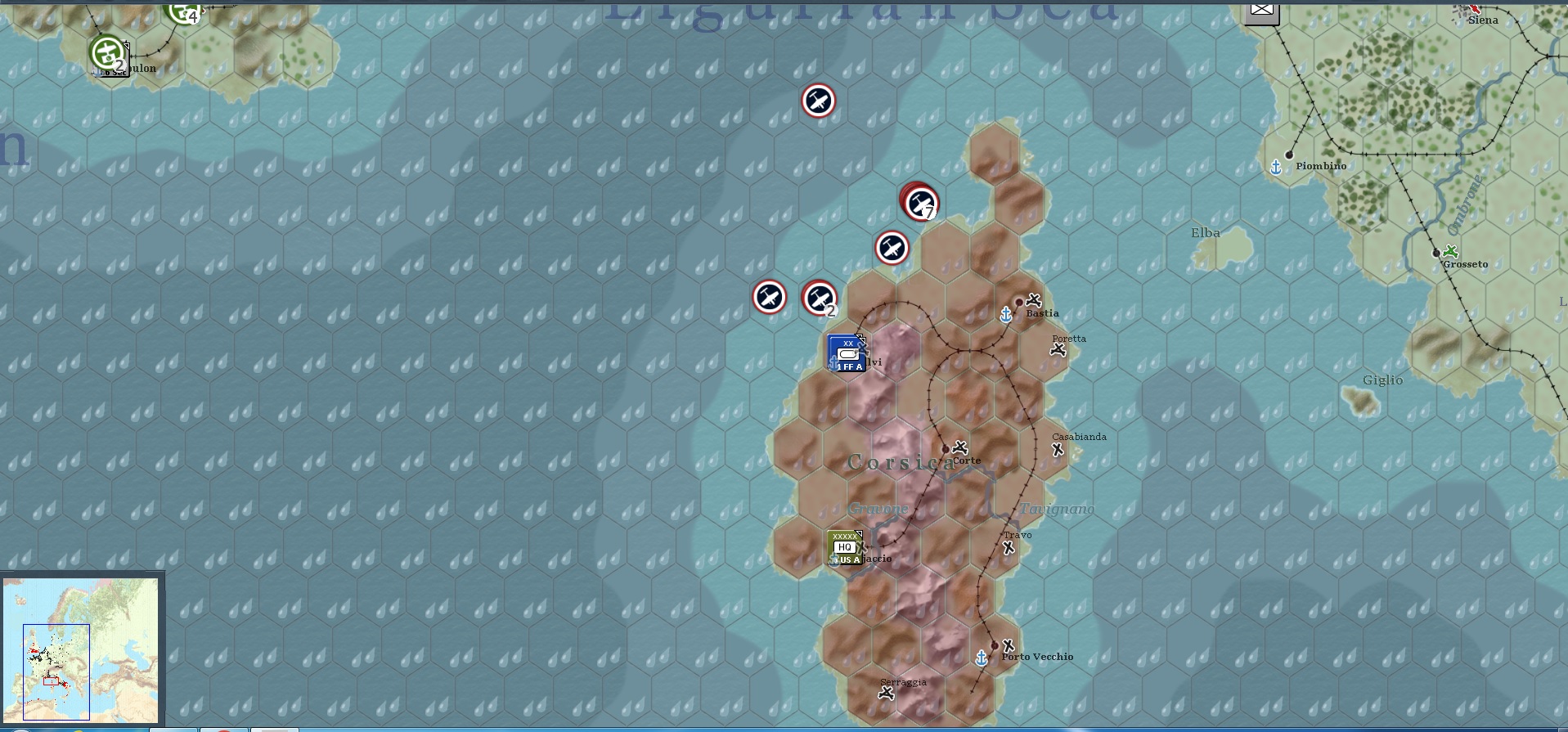Open the message envelope icon at top right

pyautogui.click(x=1261, y=11)
